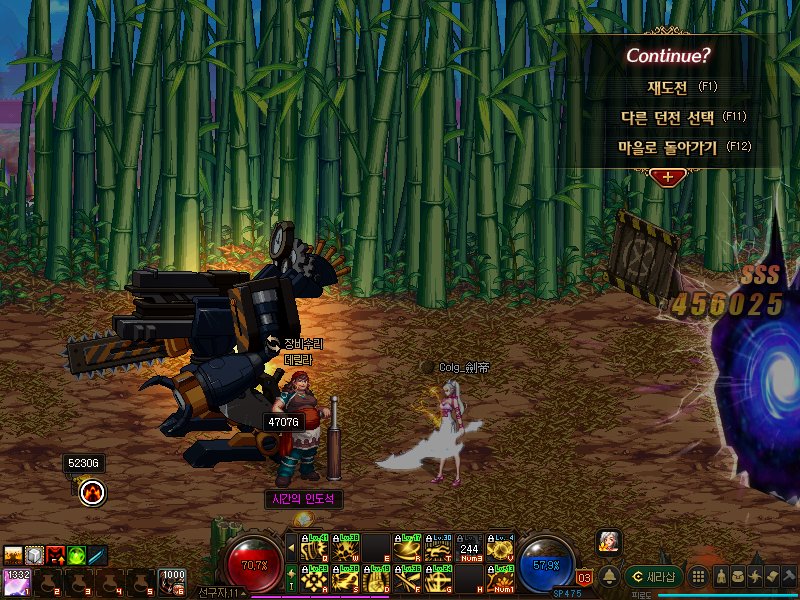800x600 pixels.
Task: Open the grid menu button
Action: click(700, 577)
